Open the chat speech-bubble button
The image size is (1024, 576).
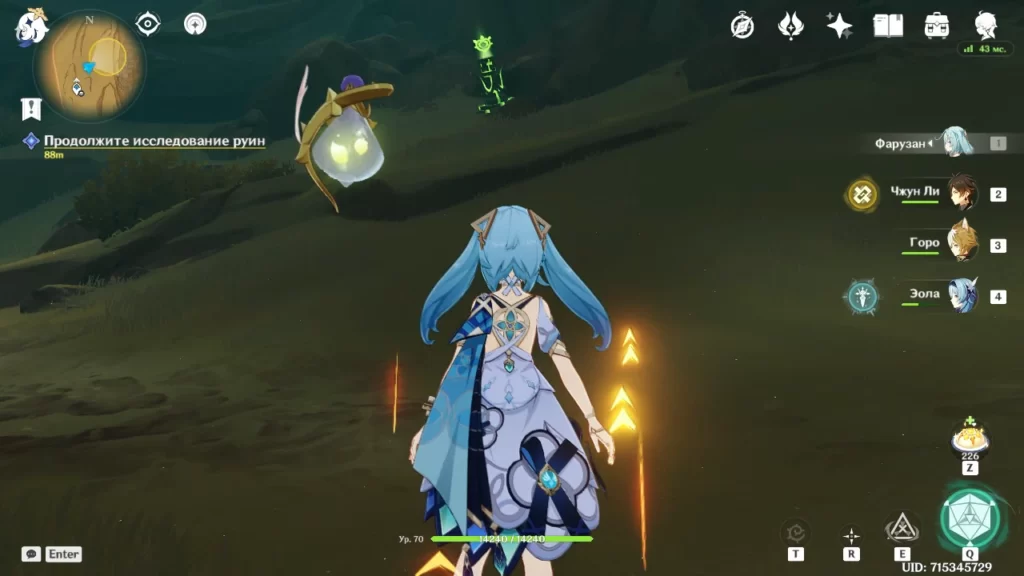tap(32, 553)
